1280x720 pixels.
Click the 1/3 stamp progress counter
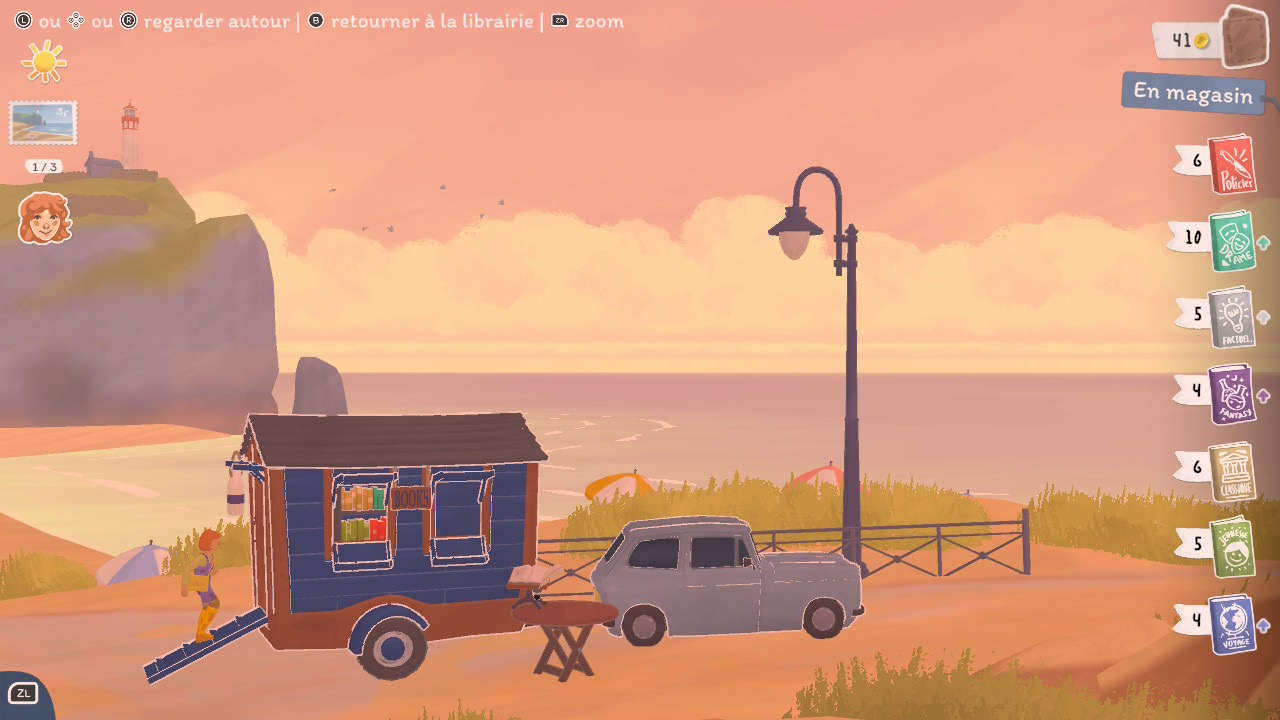point(42,167)
